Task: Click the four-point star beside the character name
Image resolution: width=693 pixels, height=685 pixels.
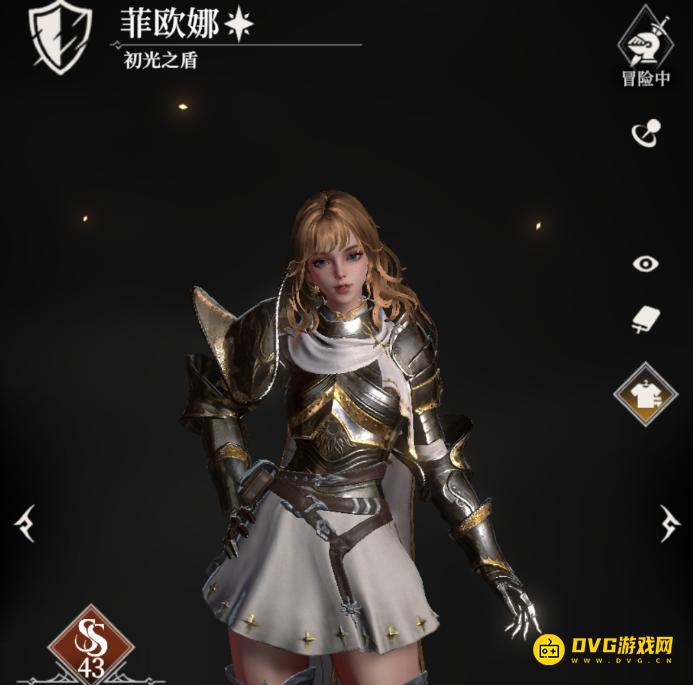Action: tap(238, 25)
